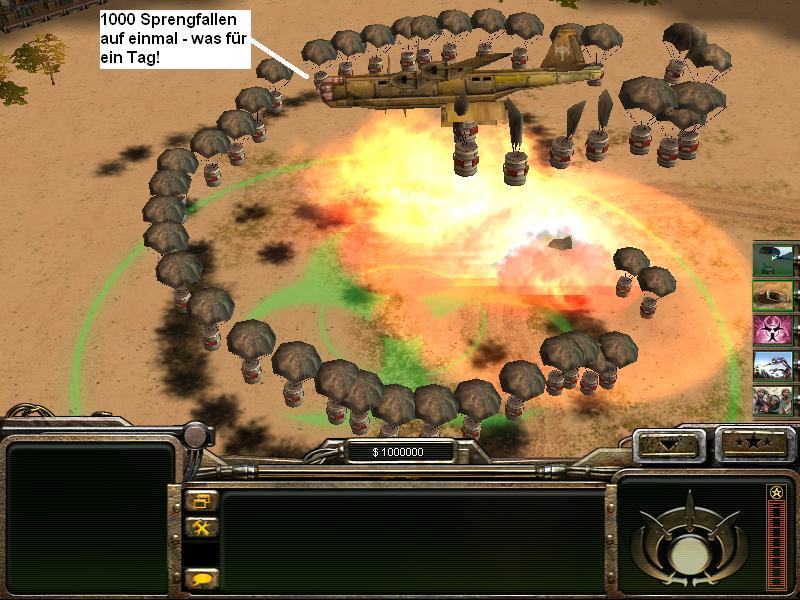The image size is (800, 600).
Task: Click the down-arrow button beside the stars
Action: point(670,443)
